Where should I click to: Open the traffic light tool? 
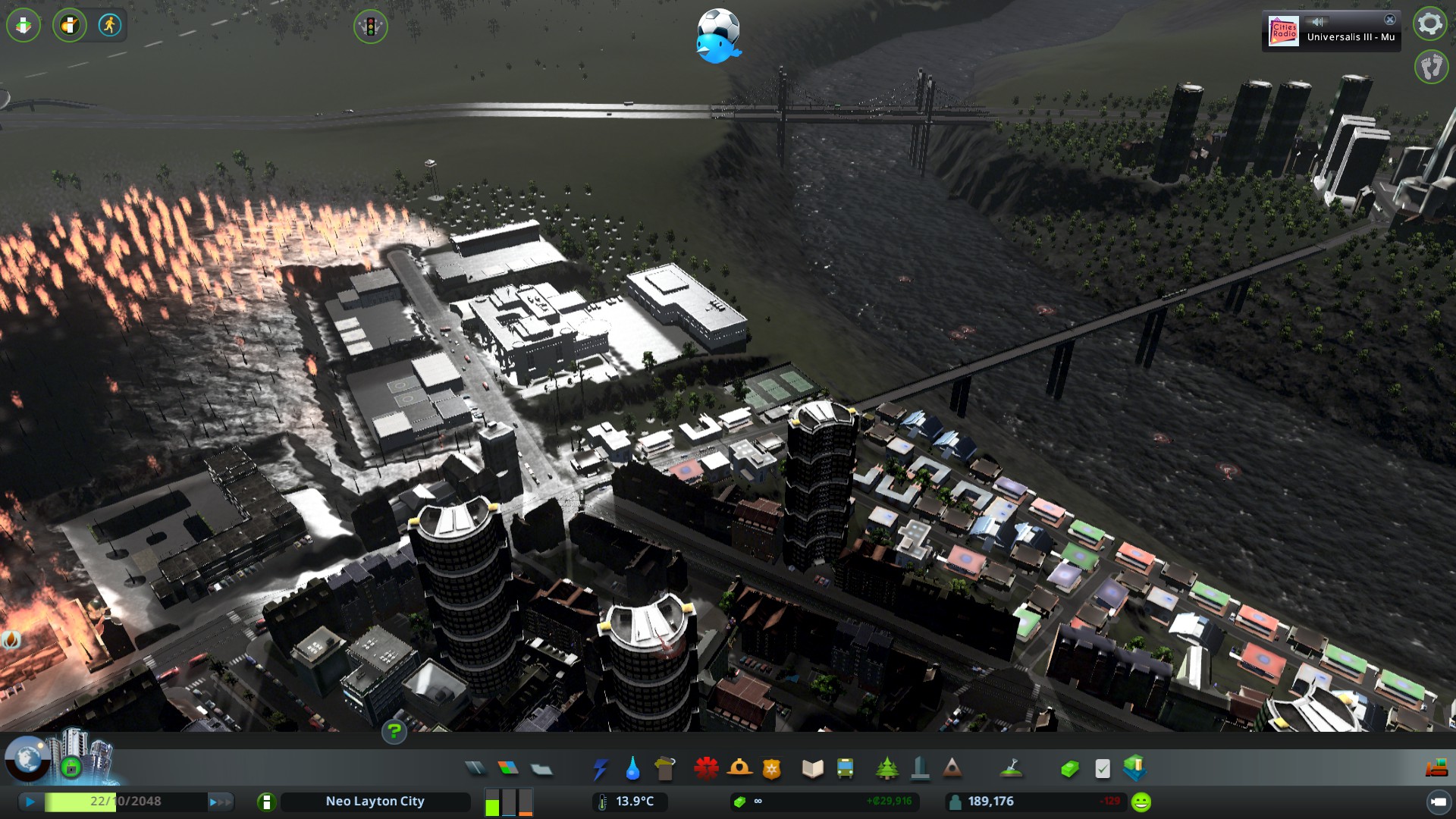[x=370, y=27]
